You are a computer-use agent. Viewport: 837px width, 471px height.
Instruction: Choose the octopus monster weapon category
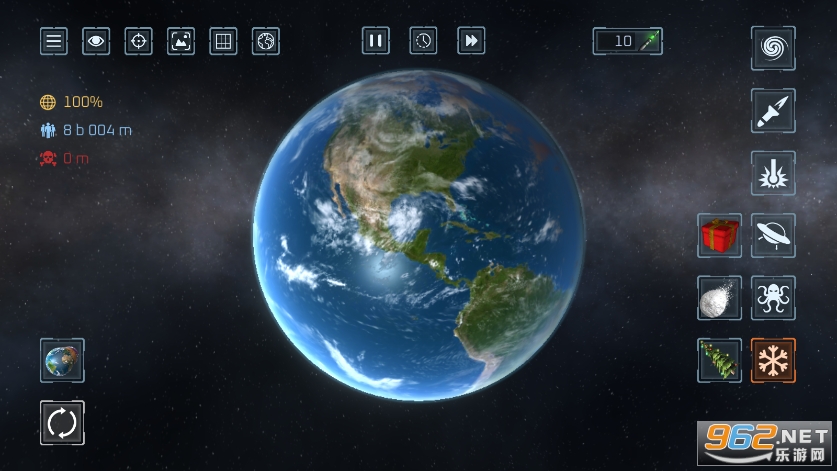point(773,298)
